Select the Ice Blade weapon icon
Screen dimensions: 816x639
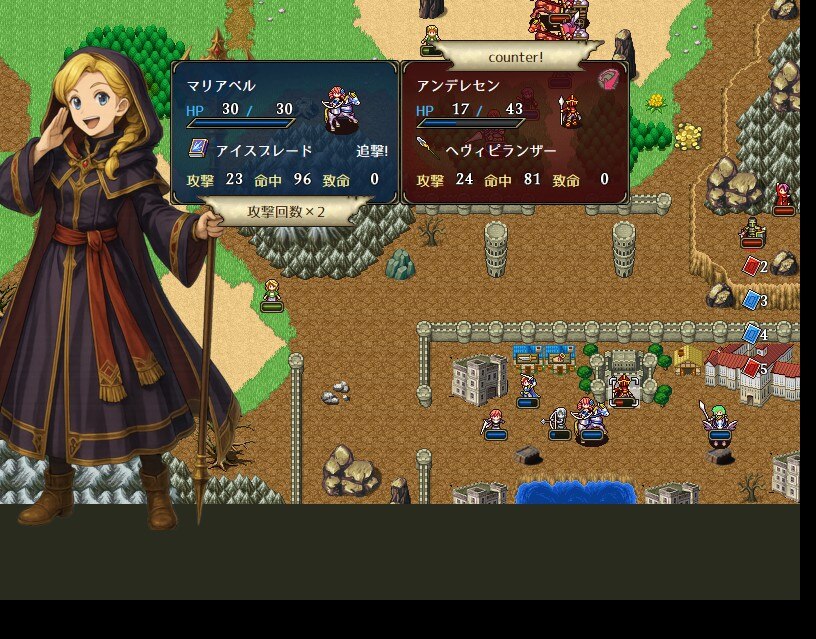point(197,150)
